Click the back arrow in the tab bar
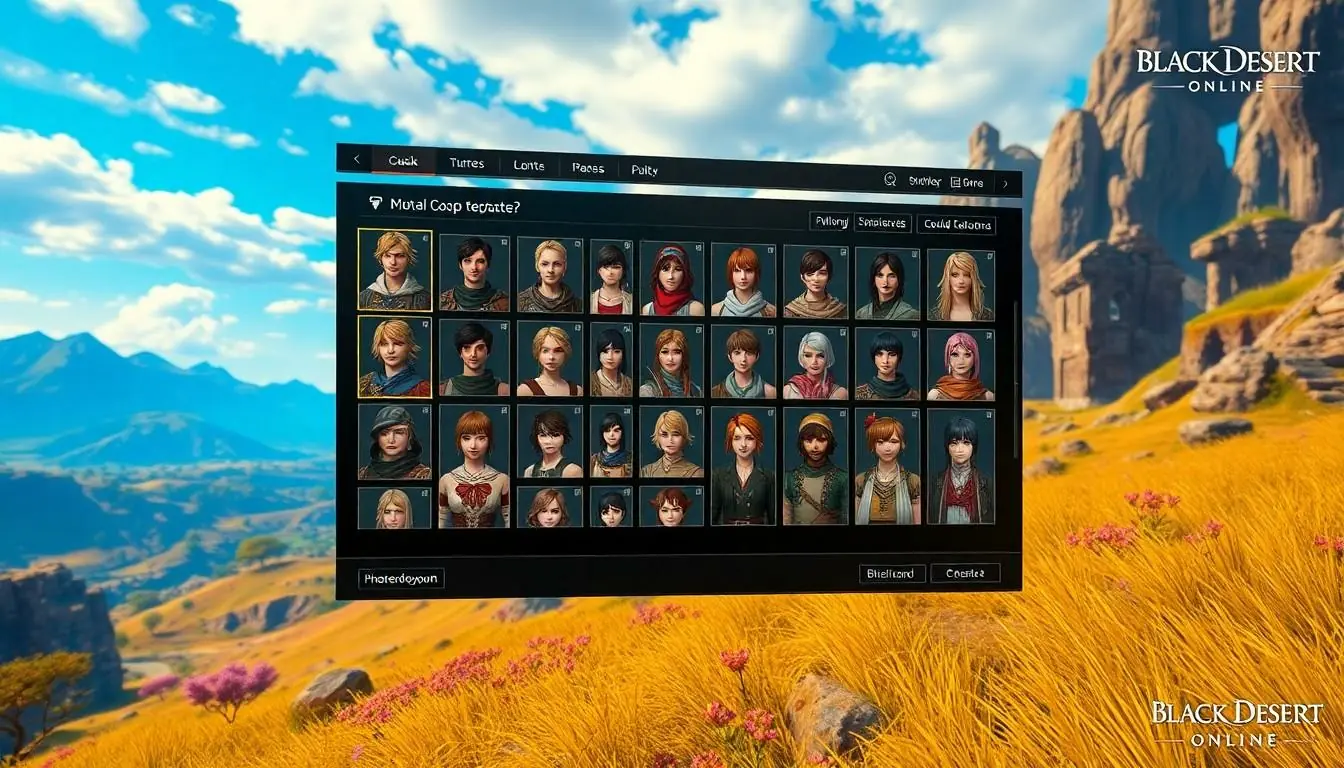Image resolution: width=1344 pixels, height=768 pixels. point(356,160)
